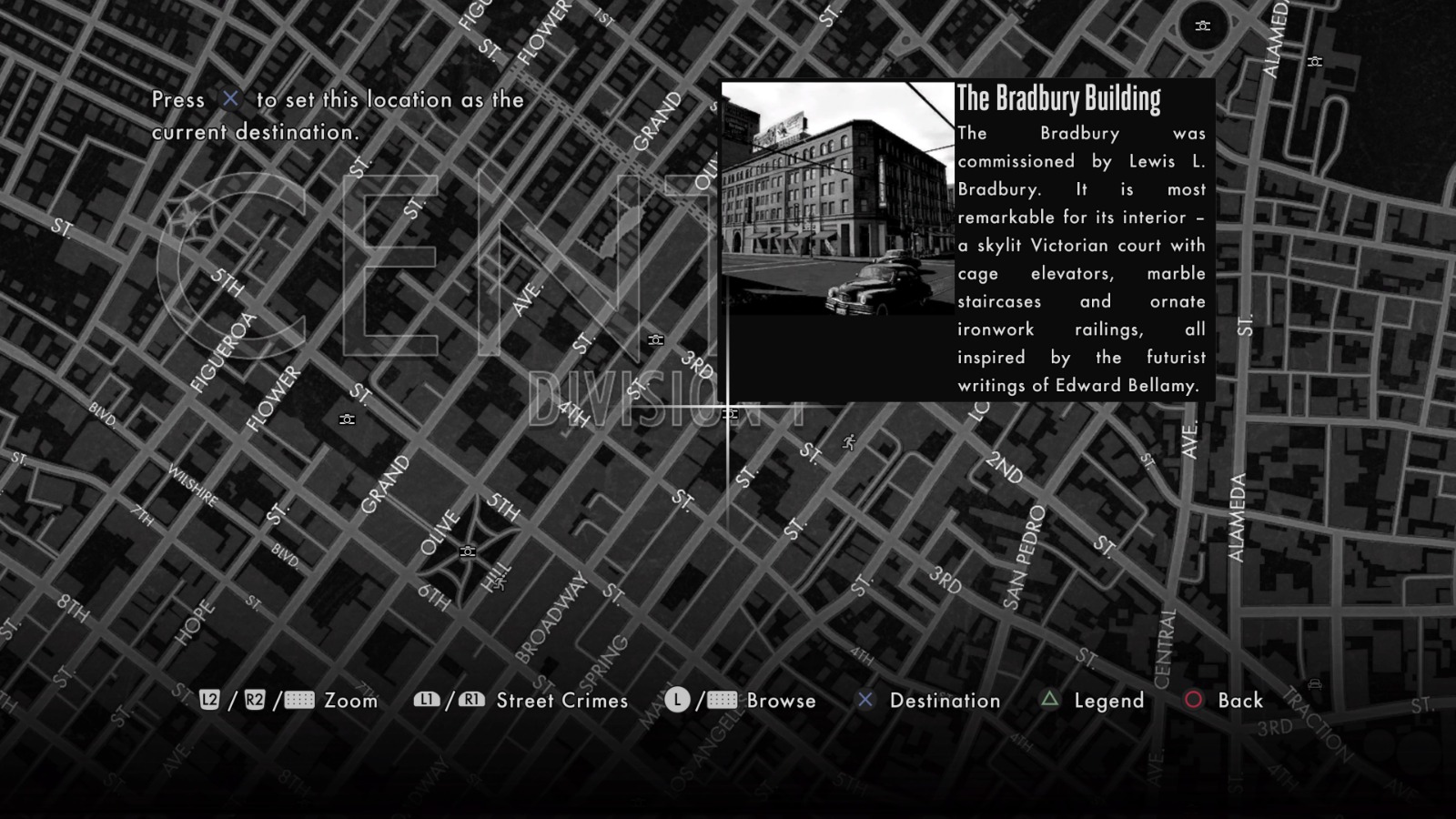The image size is (1456, 819).
Task: Click The Bradbury Building title text
Action: click(x=1059, y=97)
